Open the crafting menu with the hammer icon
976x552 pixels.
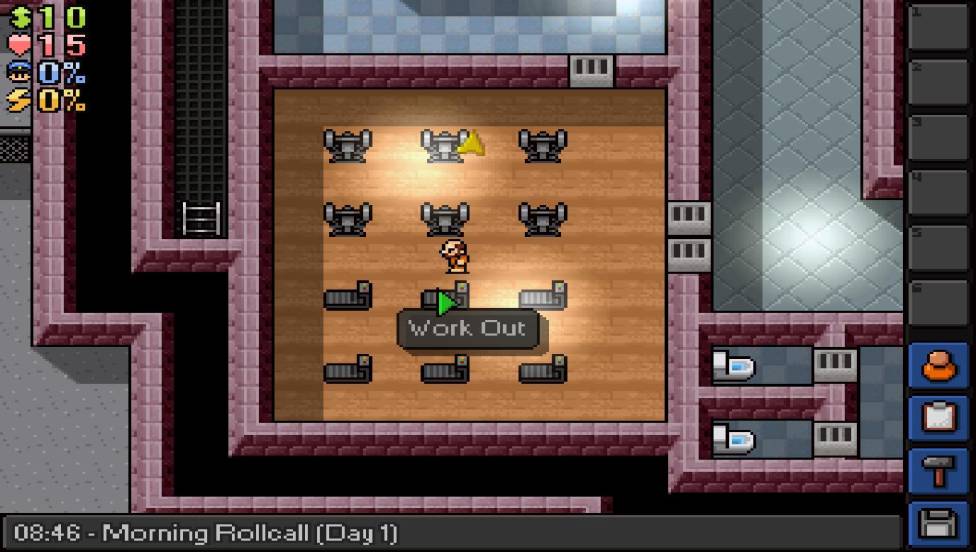click(x=939, y=471)
